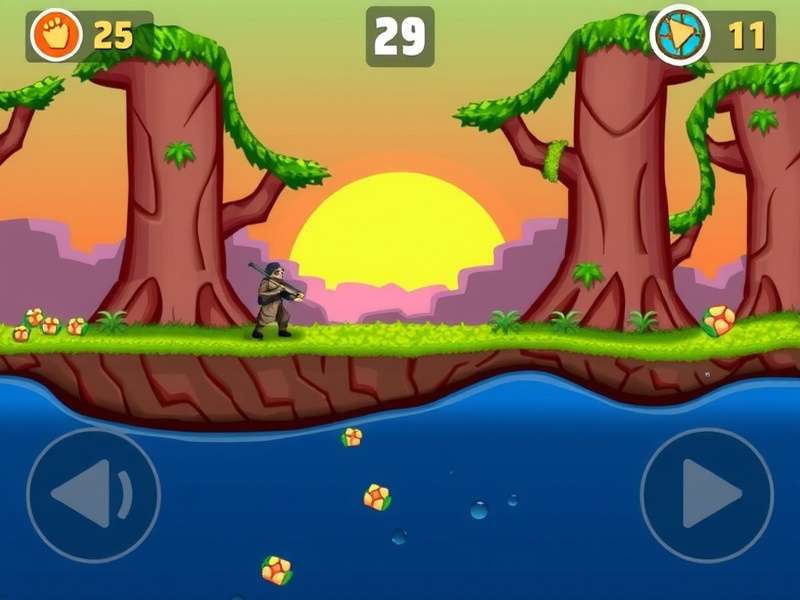This screenshot has width=800, height=600.
Task: Click the orange fist icon
Action: (53, 35)
